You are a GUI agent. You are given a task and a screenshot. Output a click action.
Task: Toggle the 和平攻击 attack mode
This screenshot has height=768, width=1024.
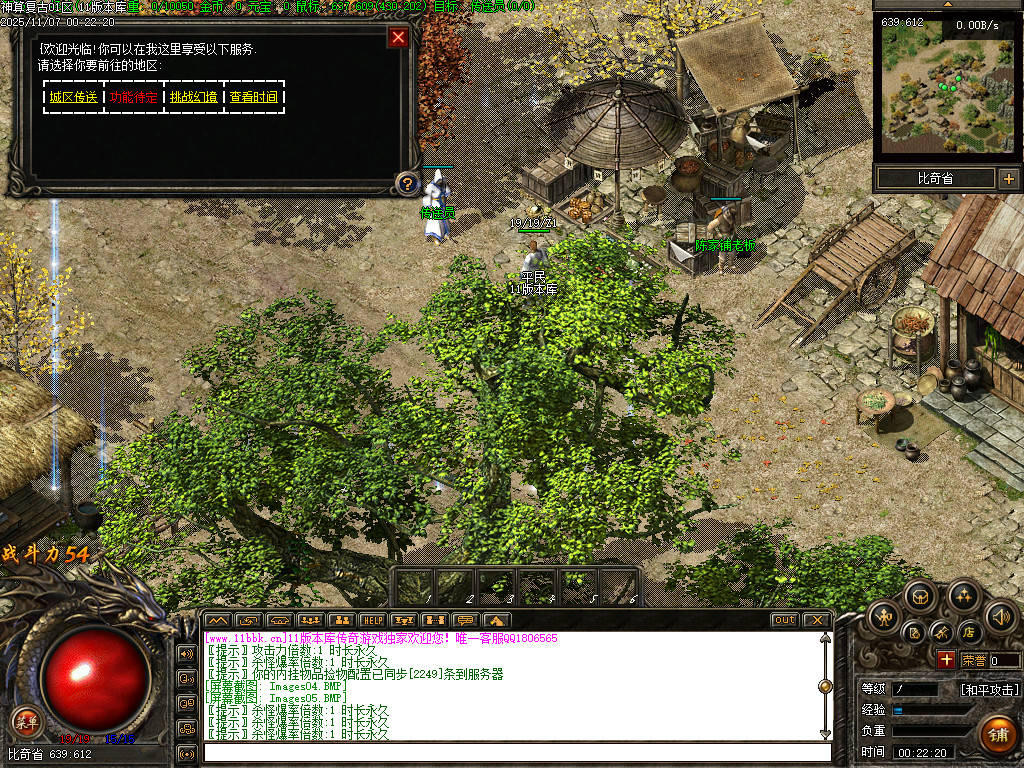tap(989, 689)
